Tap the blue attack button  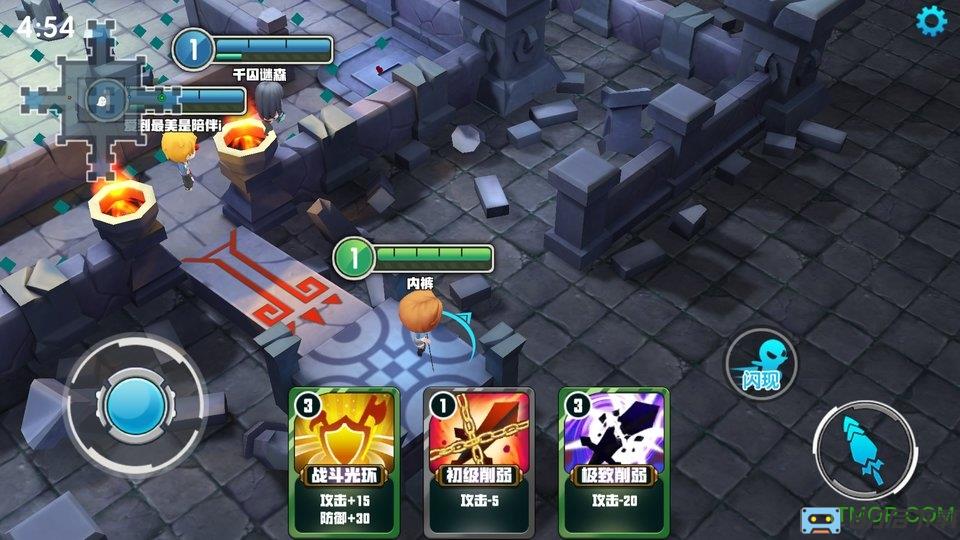point(864,447)
